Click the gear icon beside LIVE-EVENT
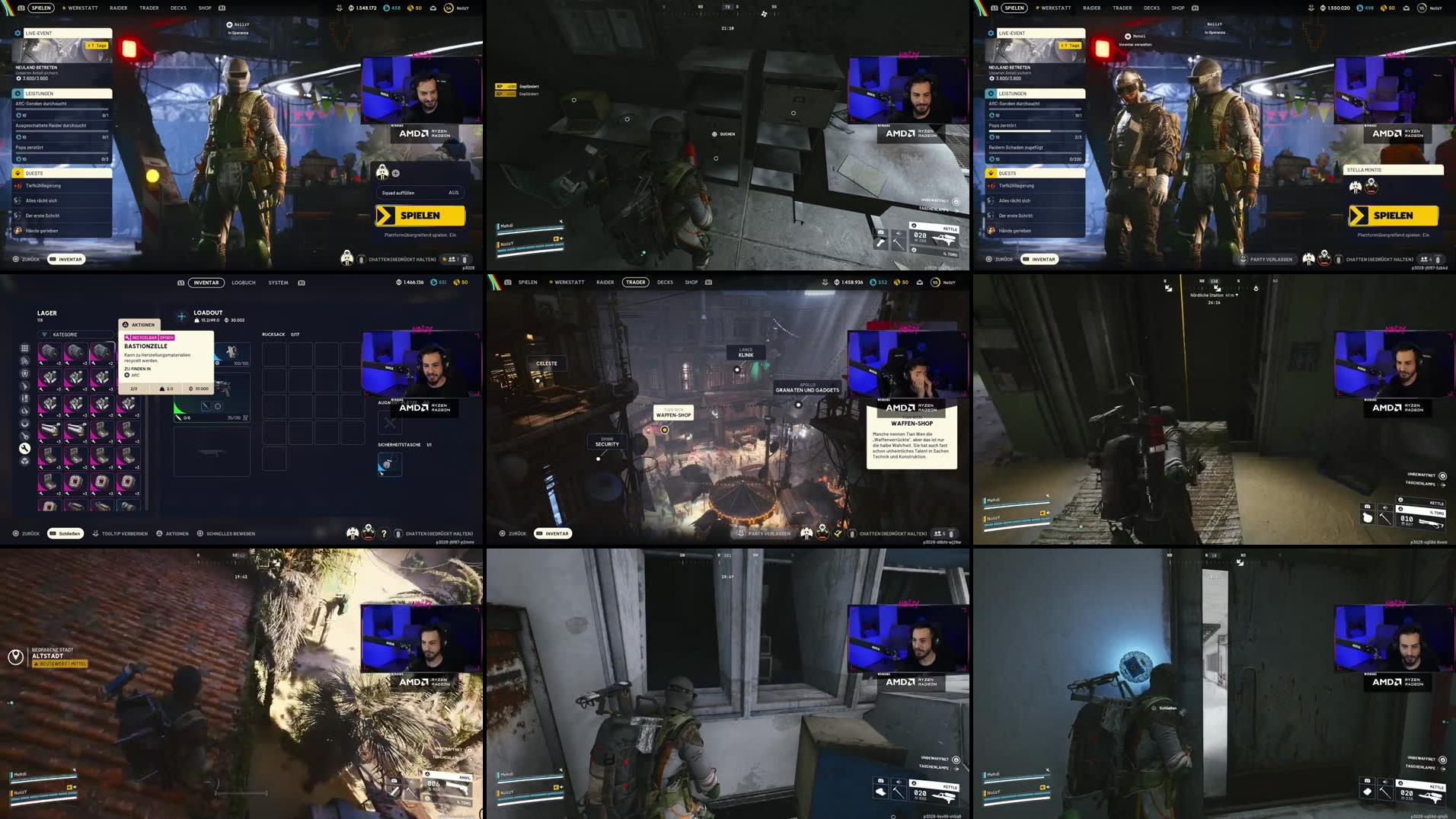1456x819 pixels. pyautogui.click(x=18, y=32)
